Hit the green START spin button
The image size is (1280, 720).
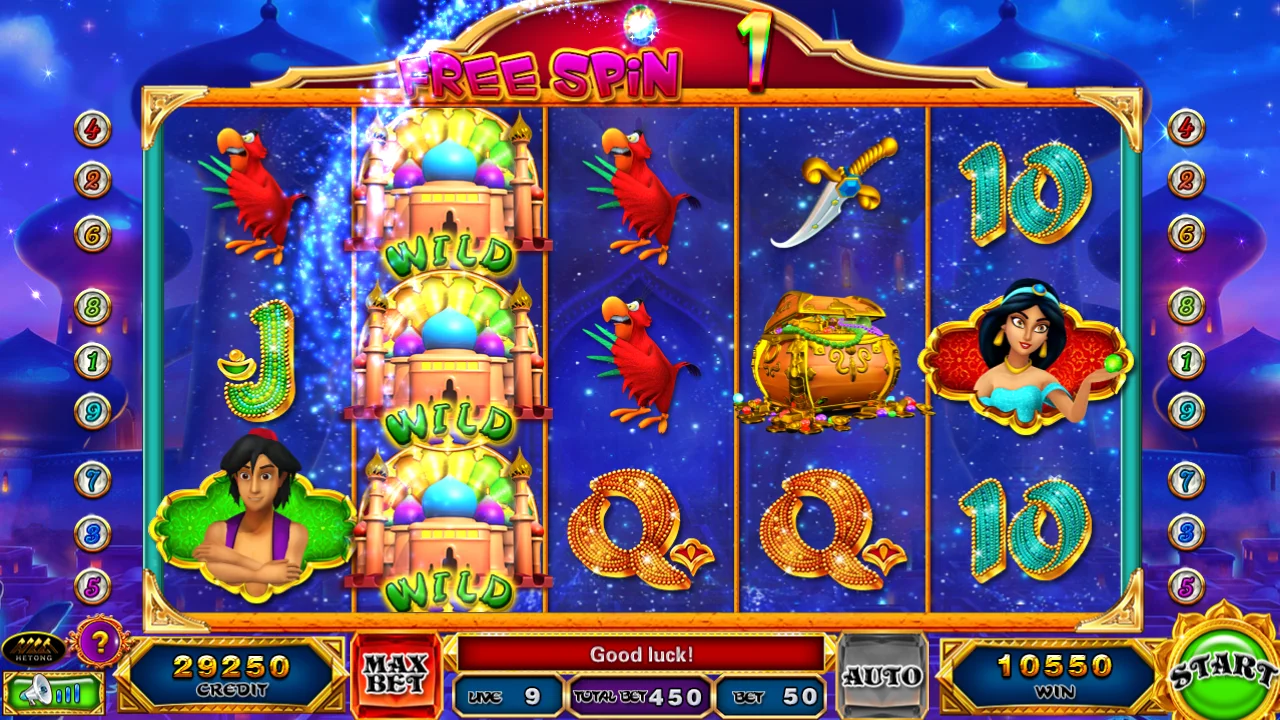(1221, 666)
